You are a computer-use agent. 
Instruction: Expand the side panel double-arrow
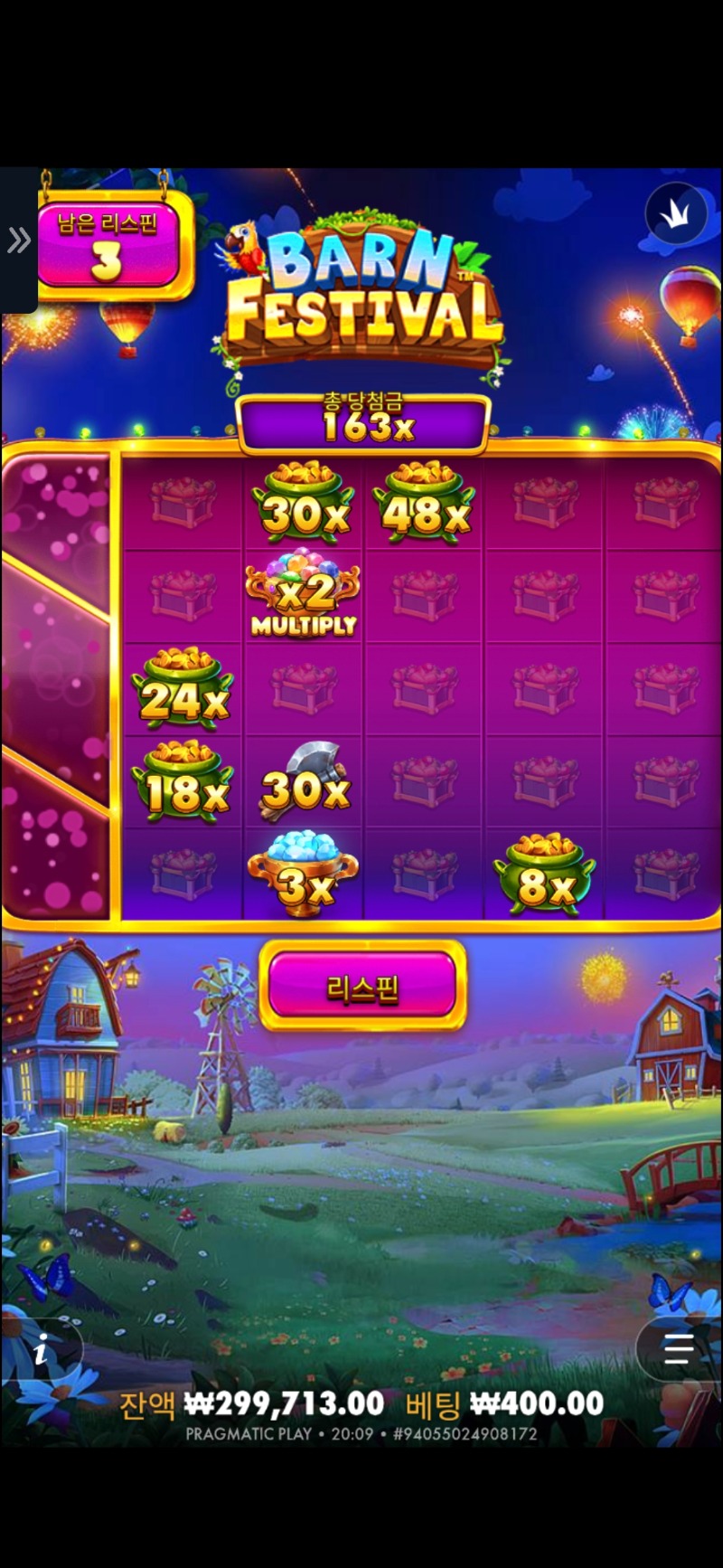point(18,241)
